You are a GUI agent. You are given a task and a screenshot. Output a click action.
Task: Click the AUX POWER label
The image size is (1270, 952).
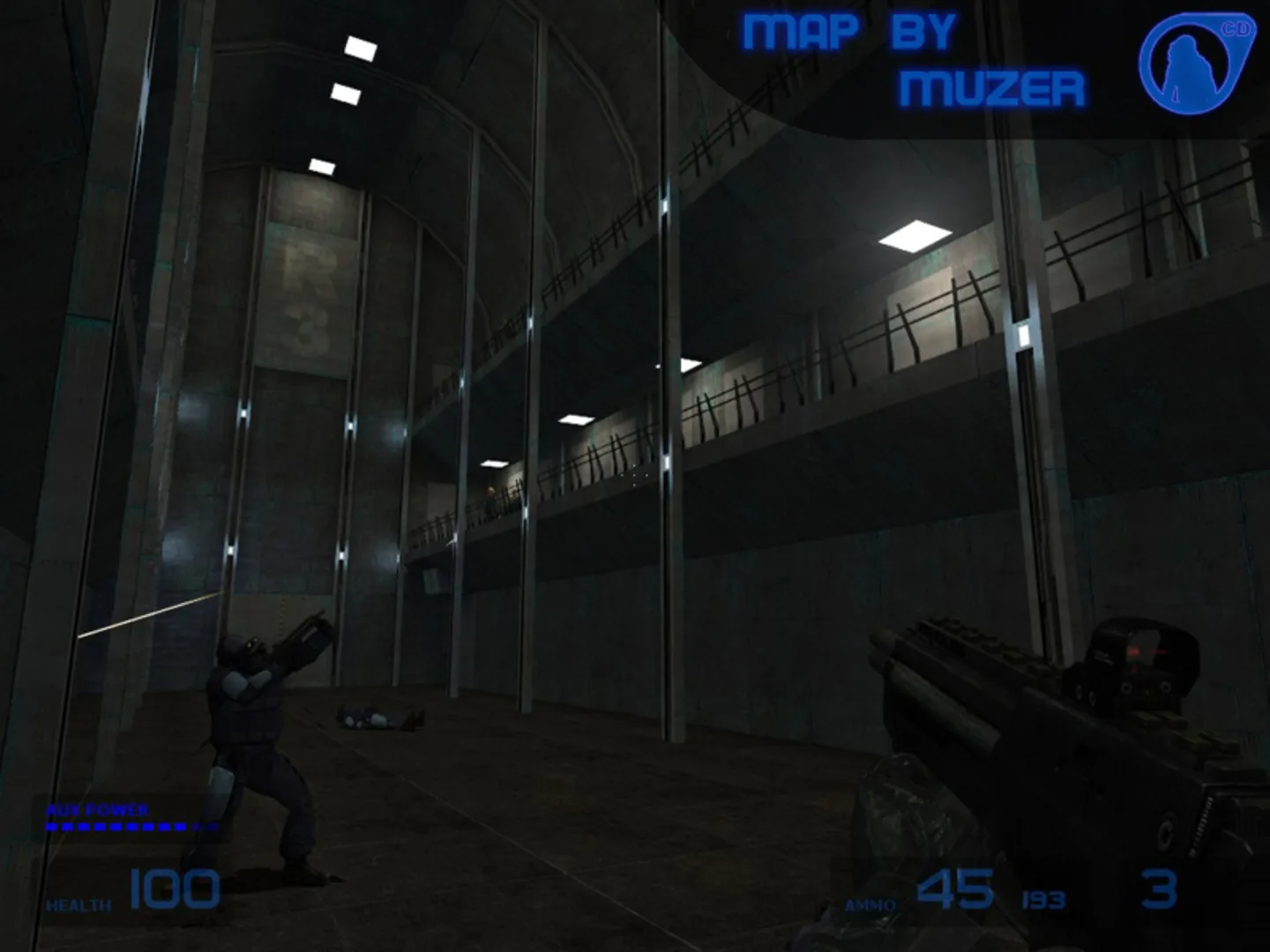[x=97, y=808]
